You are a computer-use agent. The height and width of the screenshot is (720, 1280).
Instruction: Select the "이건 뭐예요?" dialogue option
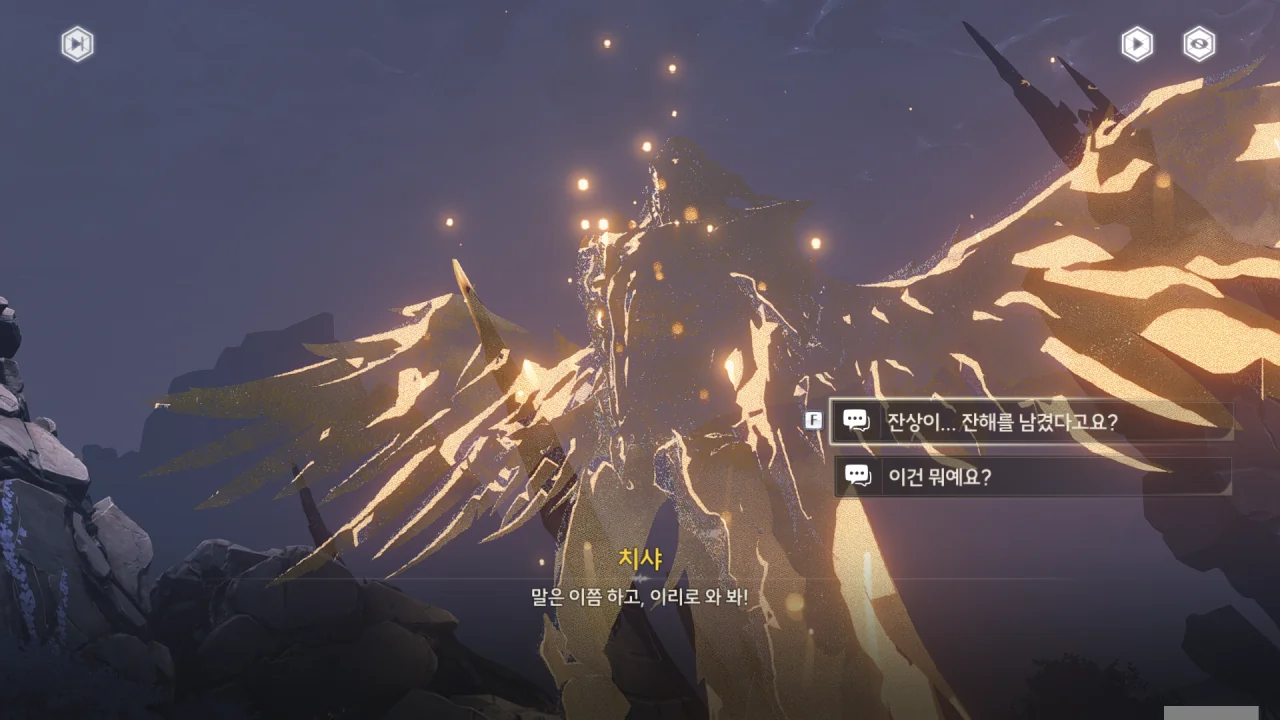coord(1032,477)
